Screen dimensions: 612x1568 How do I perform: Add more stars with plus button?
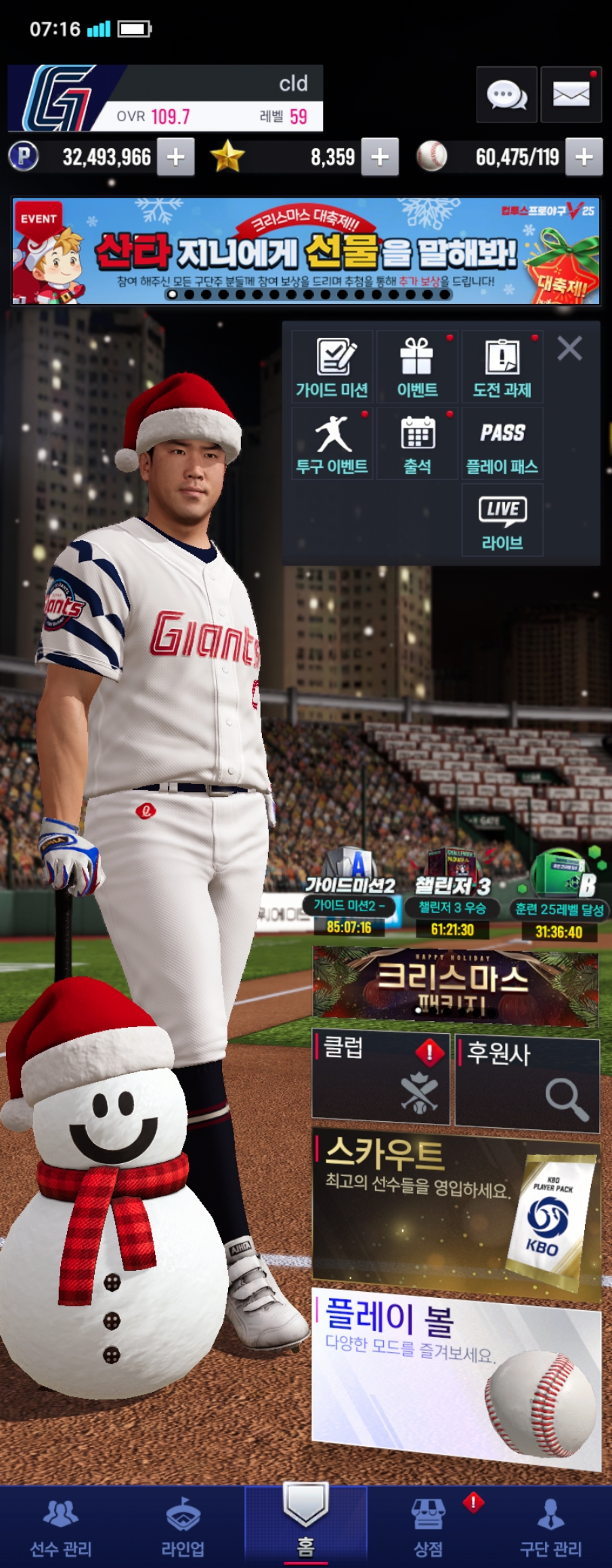tap(380, 157)
